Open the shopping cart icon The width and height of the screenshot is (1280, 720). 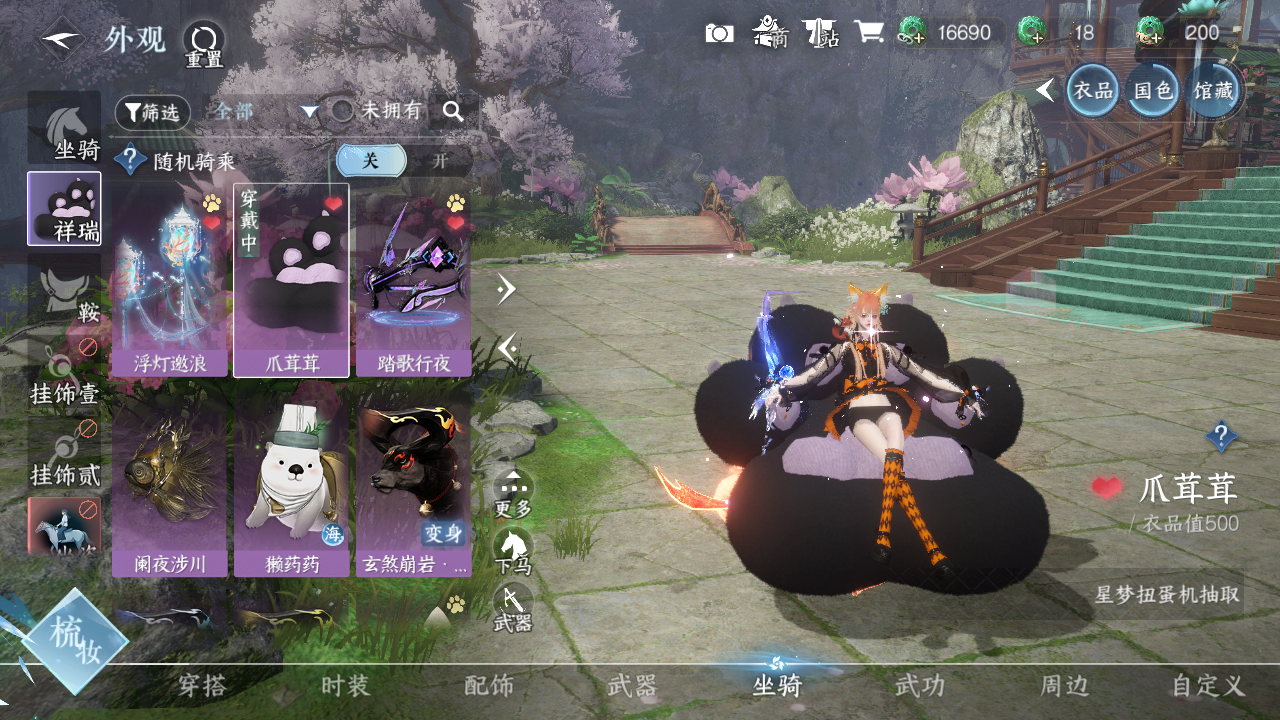[x=869, y=33]
